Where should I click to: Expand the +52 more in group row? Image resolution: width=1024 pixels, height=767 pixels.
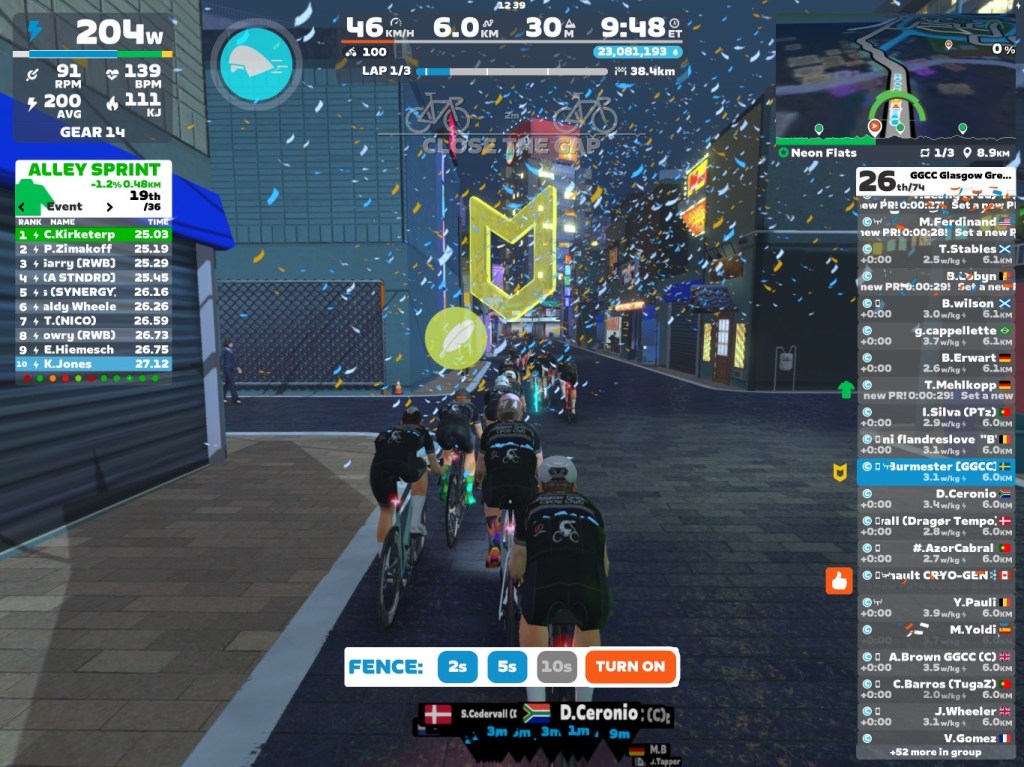click(935, 751)
